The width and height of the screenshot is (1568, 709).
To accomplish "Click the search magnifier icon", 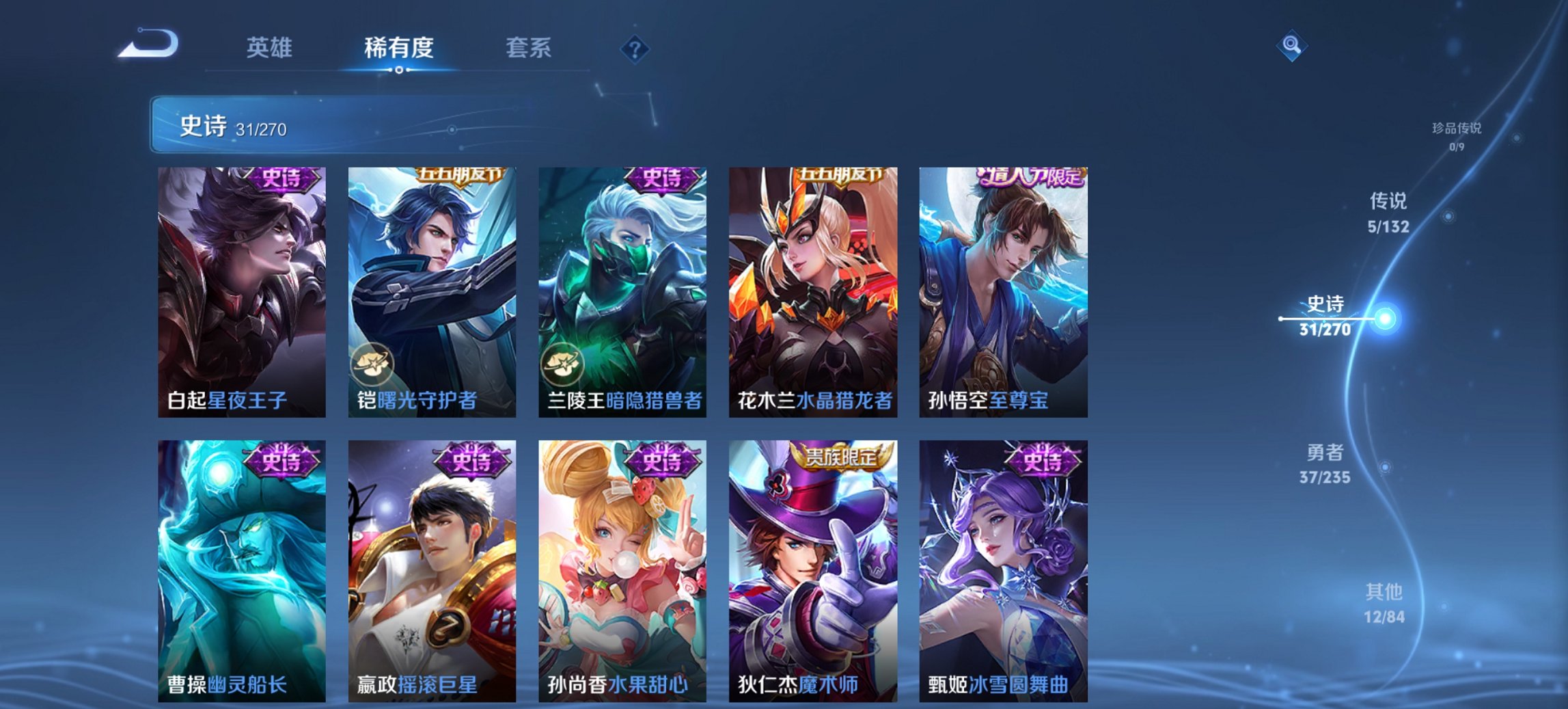I will [1290, 48].
